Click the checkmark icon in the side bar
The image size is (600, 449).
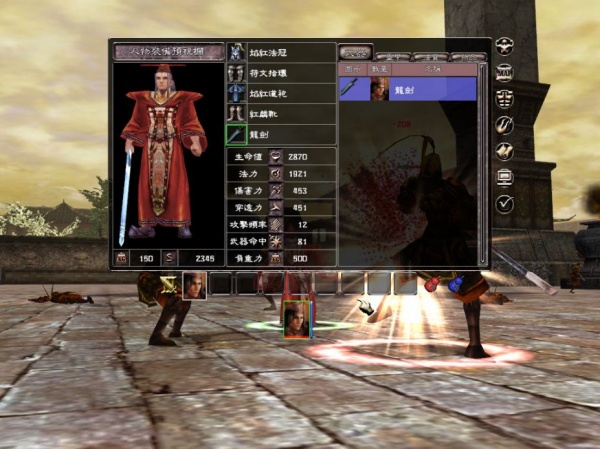(x=506, y=204)
